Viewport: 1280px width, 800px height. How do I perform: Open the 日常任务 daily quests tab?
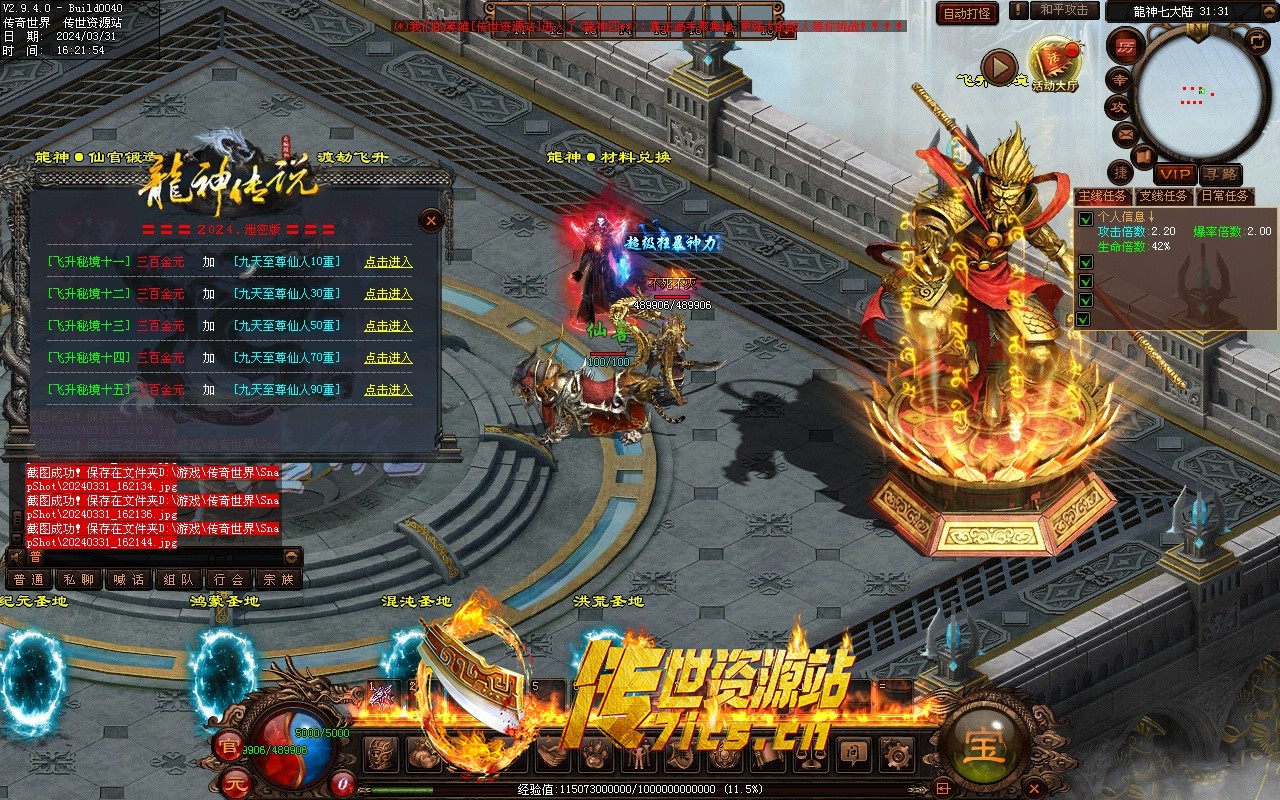tap(1225, 196)
